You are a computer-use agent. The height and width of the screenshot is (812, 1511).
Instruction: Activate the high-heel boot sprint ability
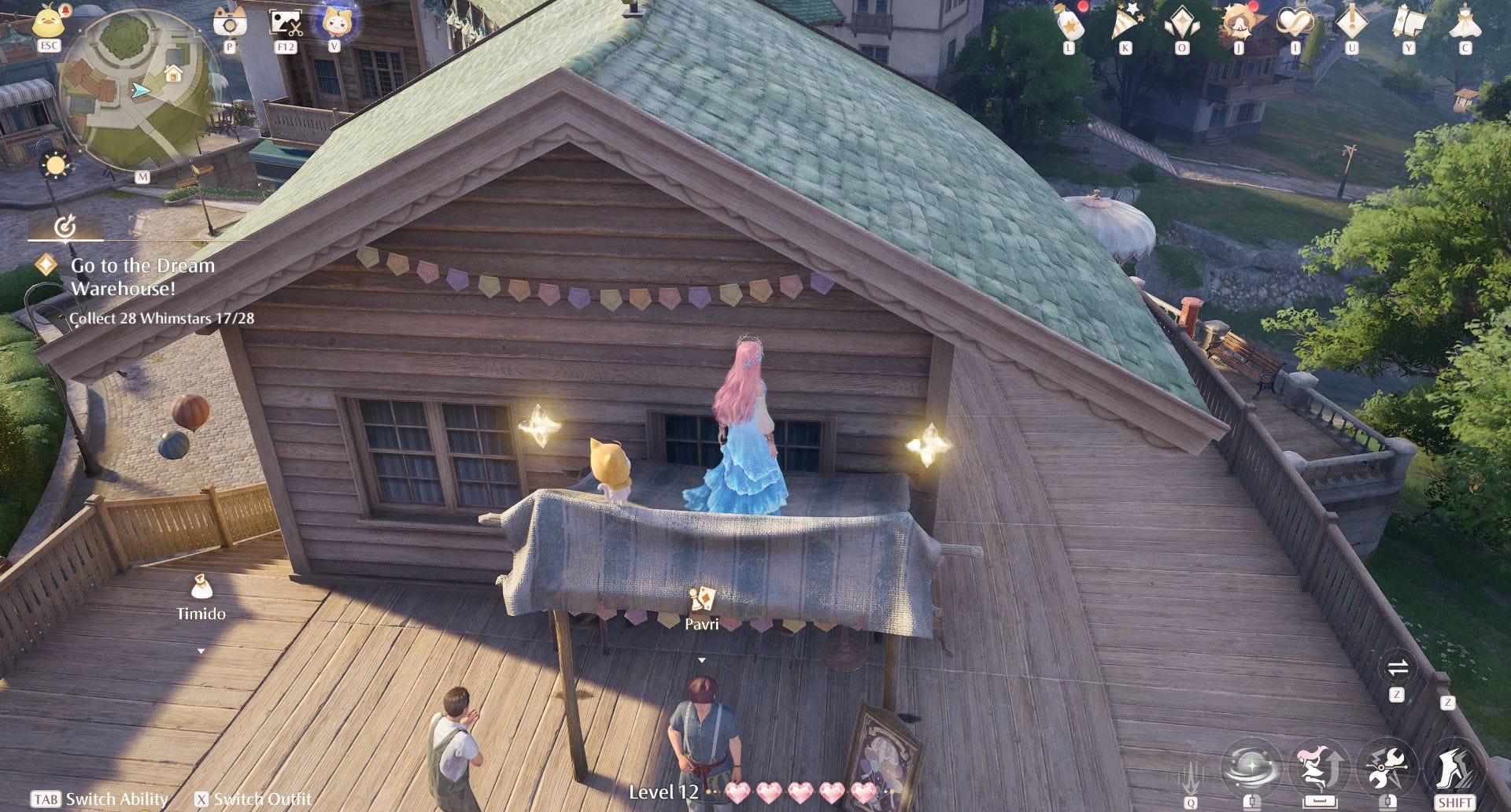1454,766
